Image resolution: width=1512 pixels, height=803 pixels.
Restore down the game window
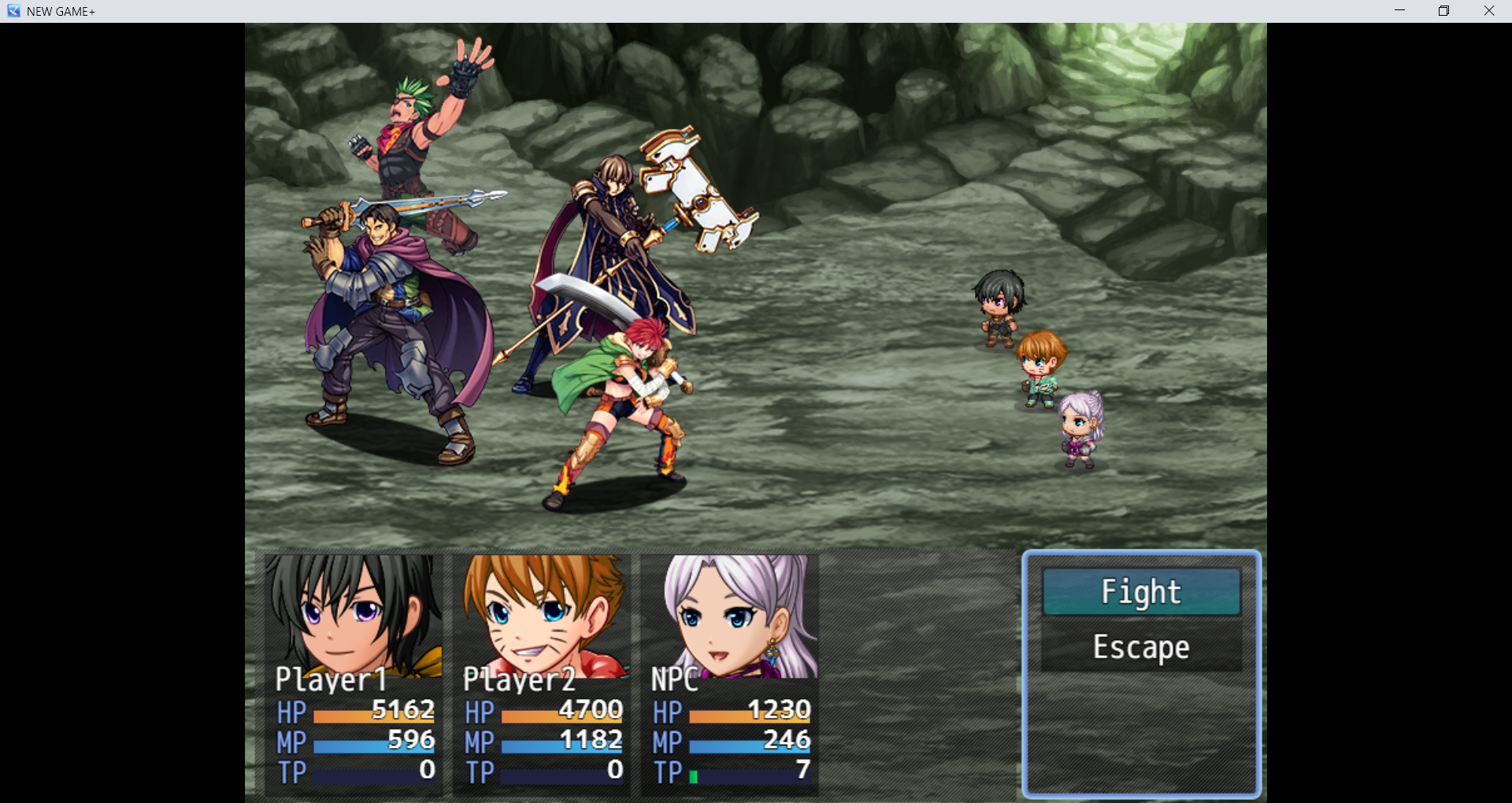[x=1443, y=11]
